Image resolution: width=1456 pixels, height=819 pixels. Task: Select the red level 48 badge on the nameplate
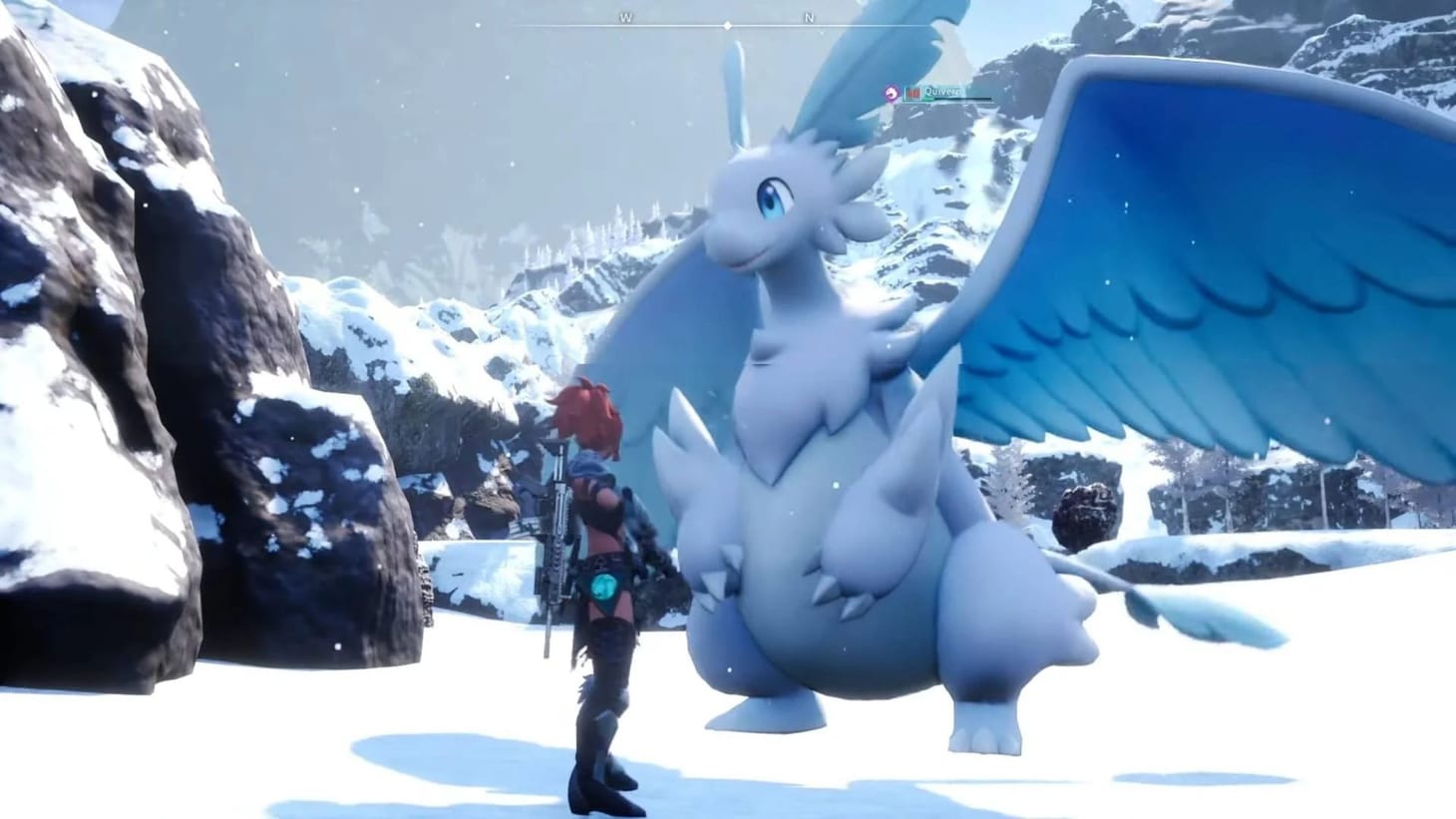pyautogui.click(x=913, y=92)
